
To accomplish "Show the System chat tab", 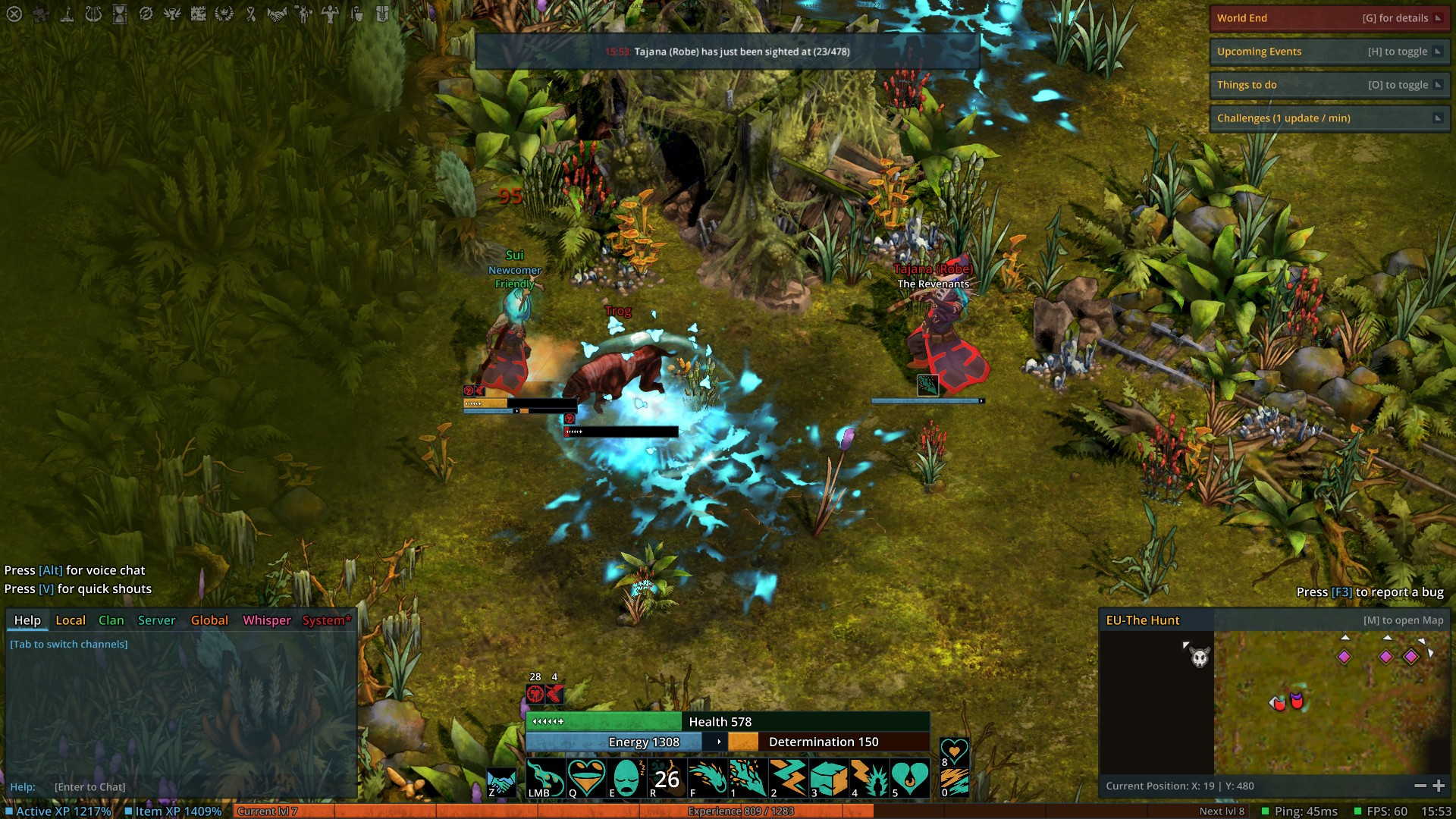I will point(326,620).
